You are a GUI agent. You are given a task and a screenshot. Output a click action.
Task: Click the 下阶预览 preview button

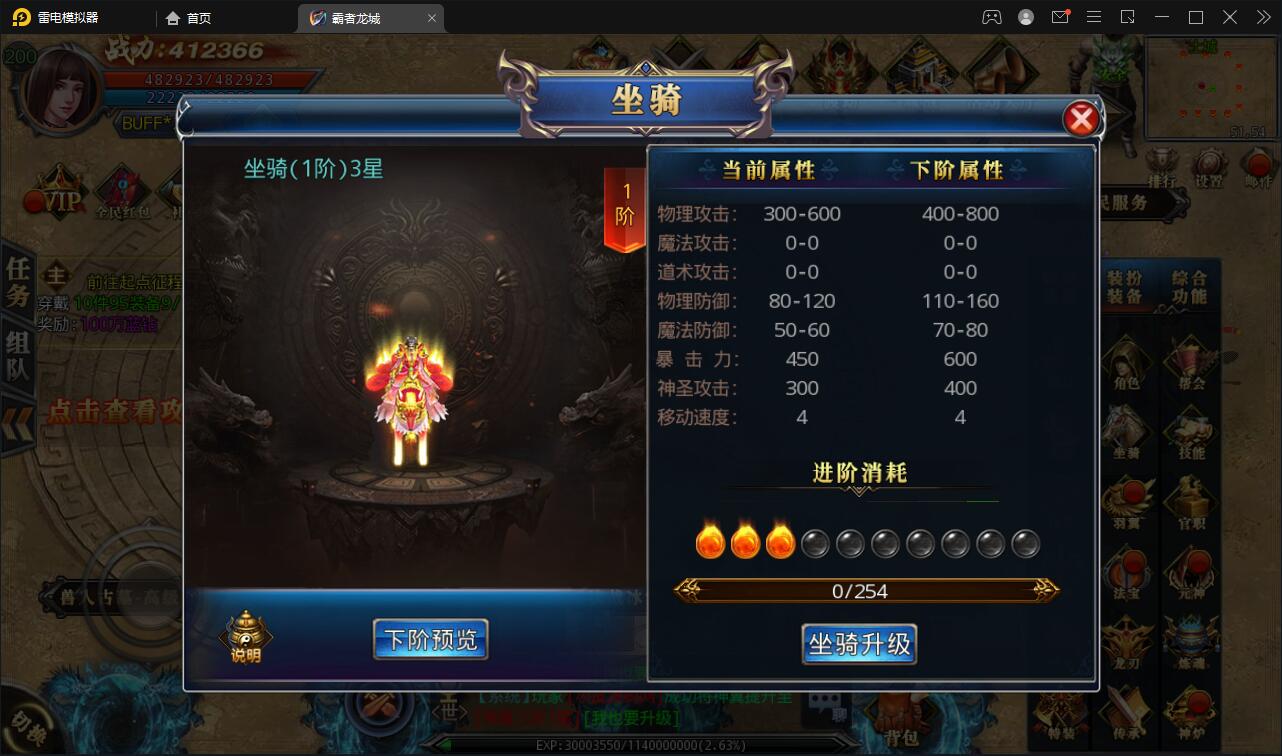[x=430, y=639]
